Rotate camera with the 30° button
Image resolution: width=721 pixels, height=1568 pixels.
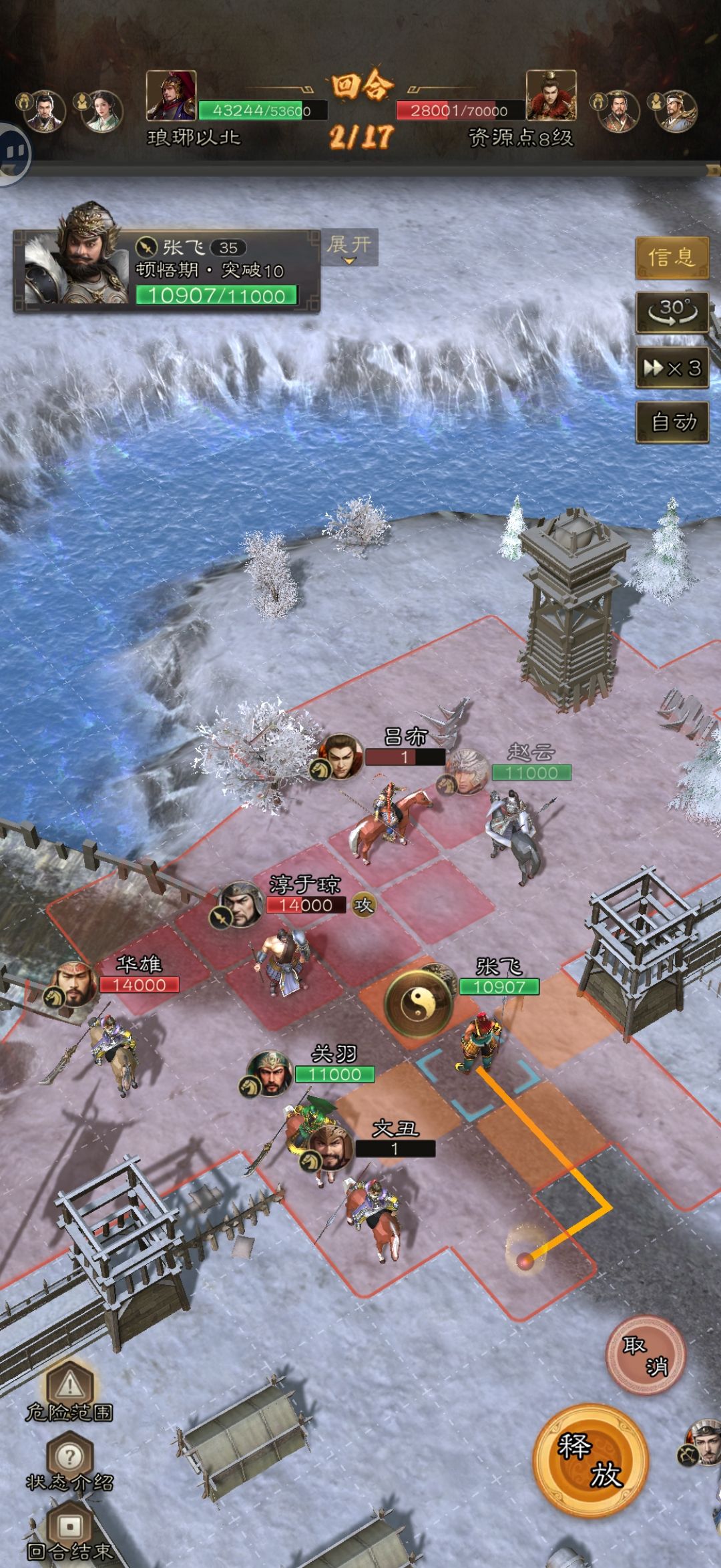(x=671, y=311)
